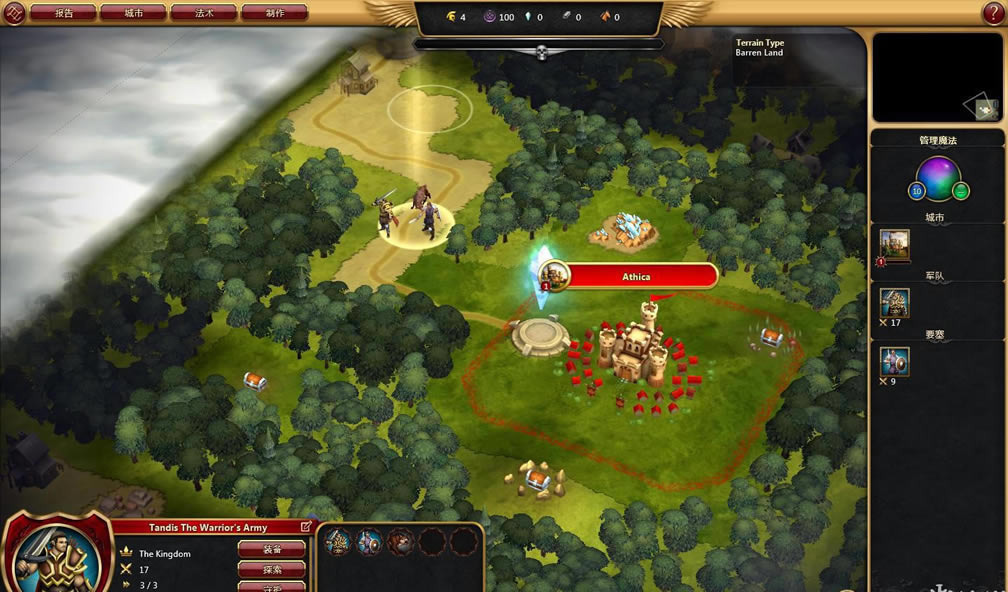Select the city thumbnail in the side panel
This screenshot has height=592, width=1008.
pos(894,243)
